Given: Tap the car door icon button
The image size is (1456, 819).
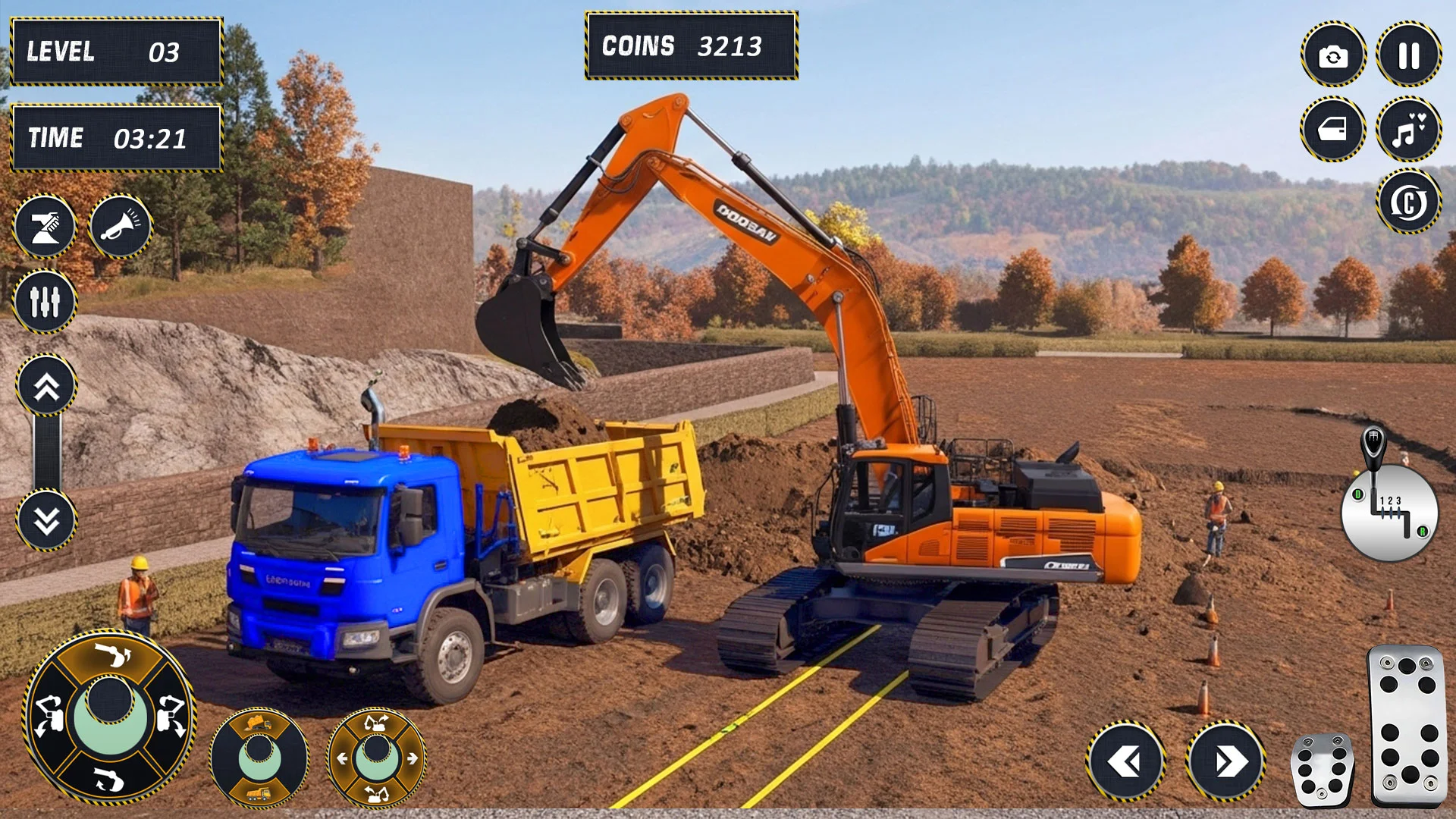Looking at the screenshot, I should point(1333,129).
